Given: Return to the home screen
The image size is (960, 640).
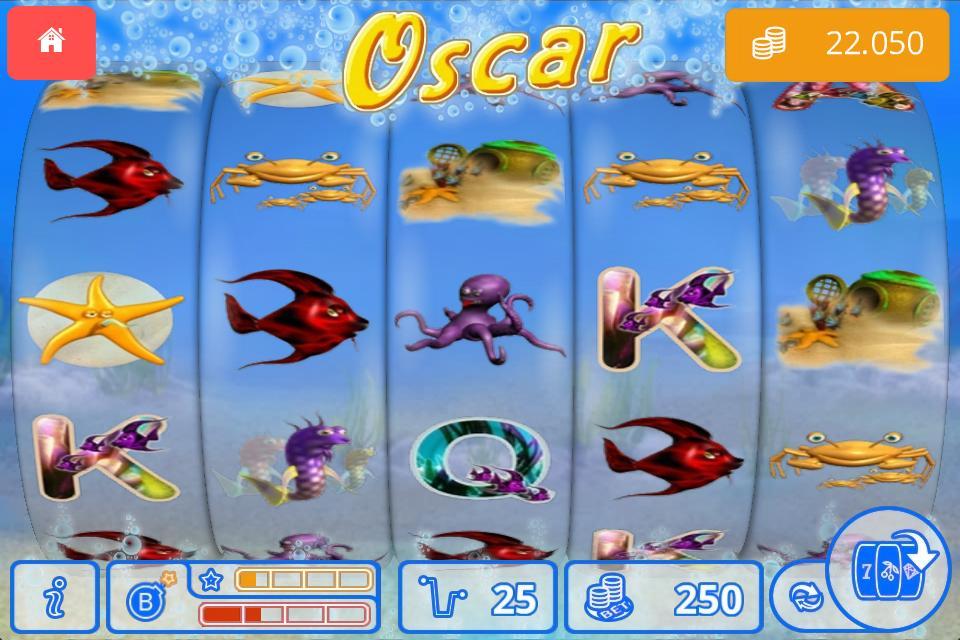Looking at the screenshot, I should [x=51, y=42].
